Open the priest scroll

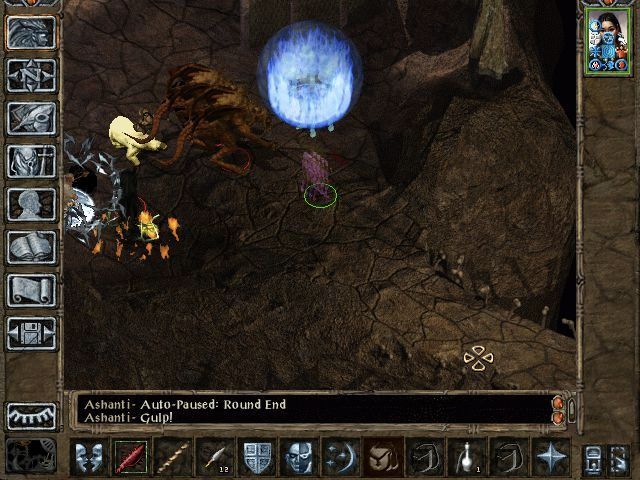[x=32, y=290]
